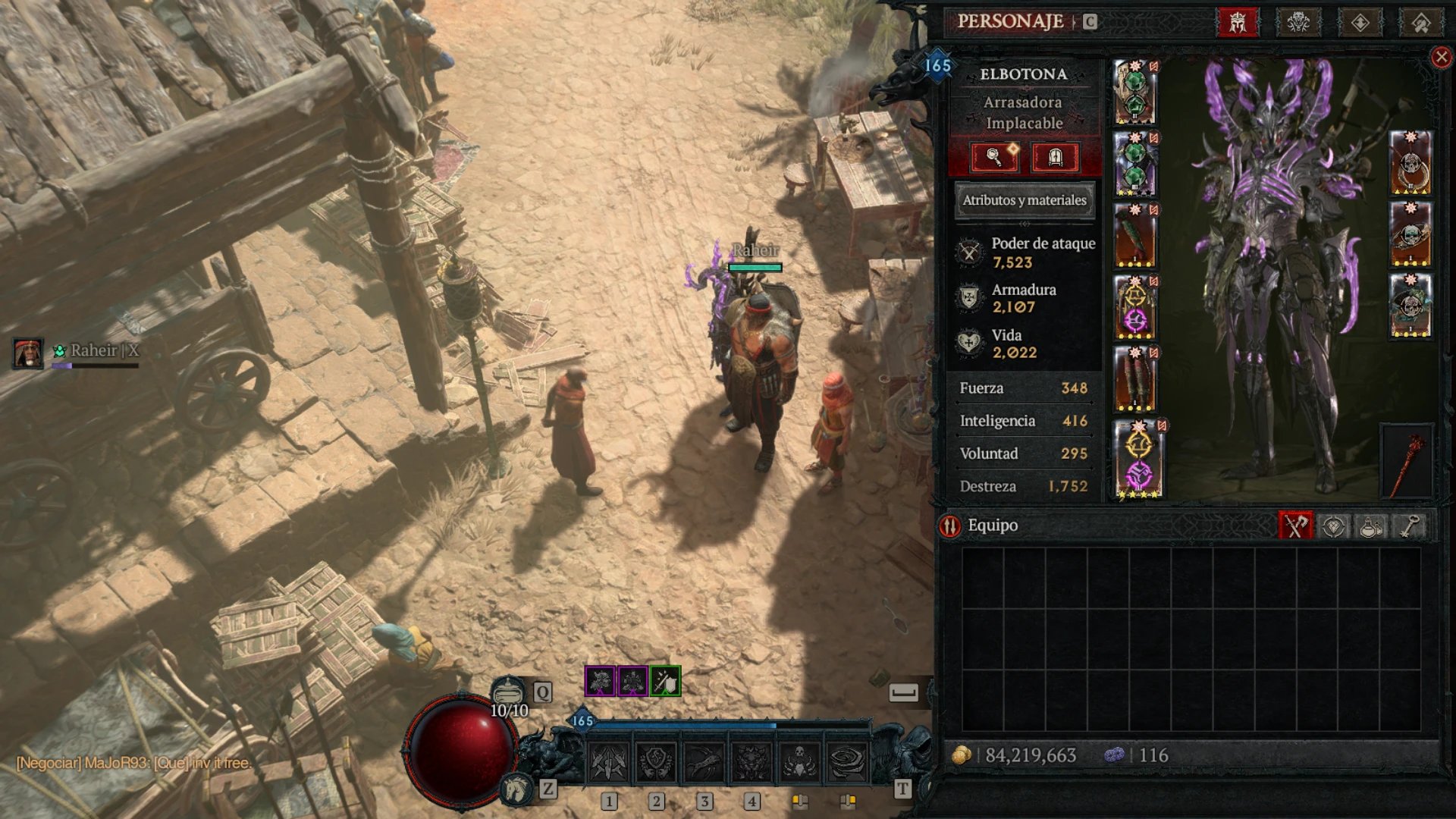This screenshot has height=819, width=1456.
Task: Open Atributos y materiales
Action: (x=1024, y=200)
